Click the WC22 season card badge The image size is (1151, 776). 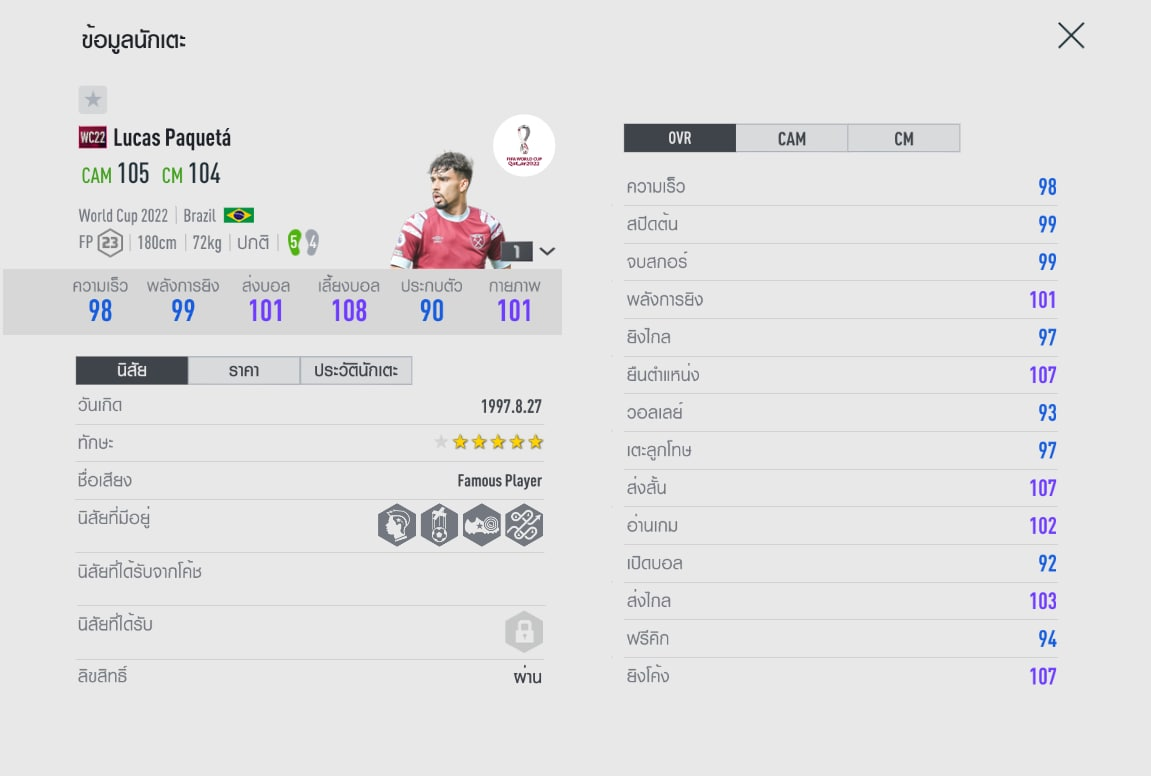pyautogui.click(x=92, y=138)
